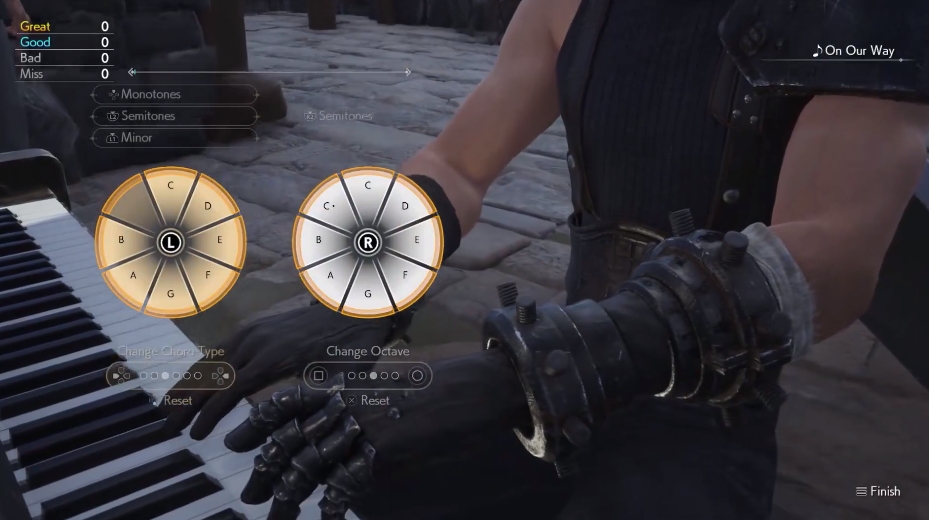Screen dimensions: 929x520
Task: Hit the F segment of the R wheel
Action: click(x=404, y=274)
